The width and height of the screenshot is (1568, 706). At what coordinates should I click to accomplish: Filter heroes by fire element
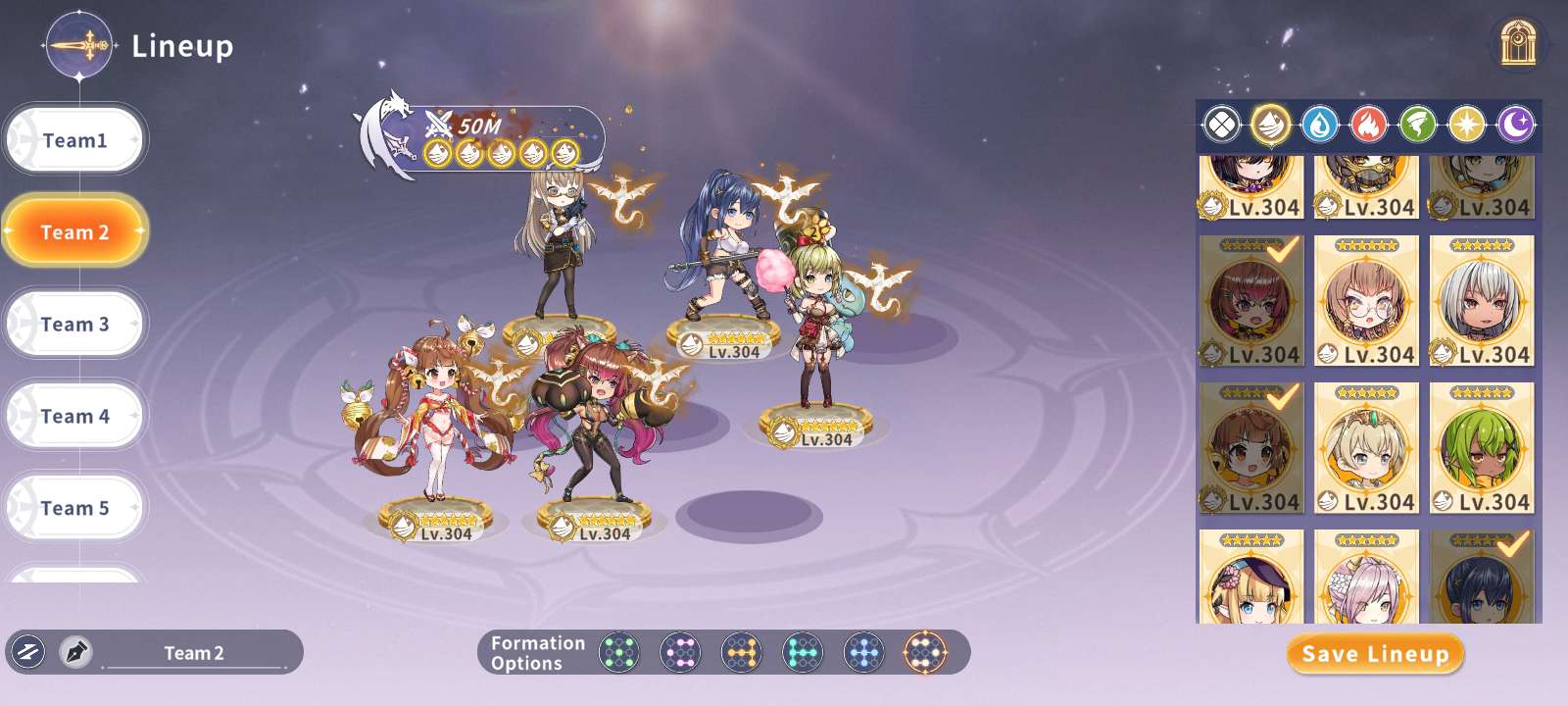tap(1368, 125)
